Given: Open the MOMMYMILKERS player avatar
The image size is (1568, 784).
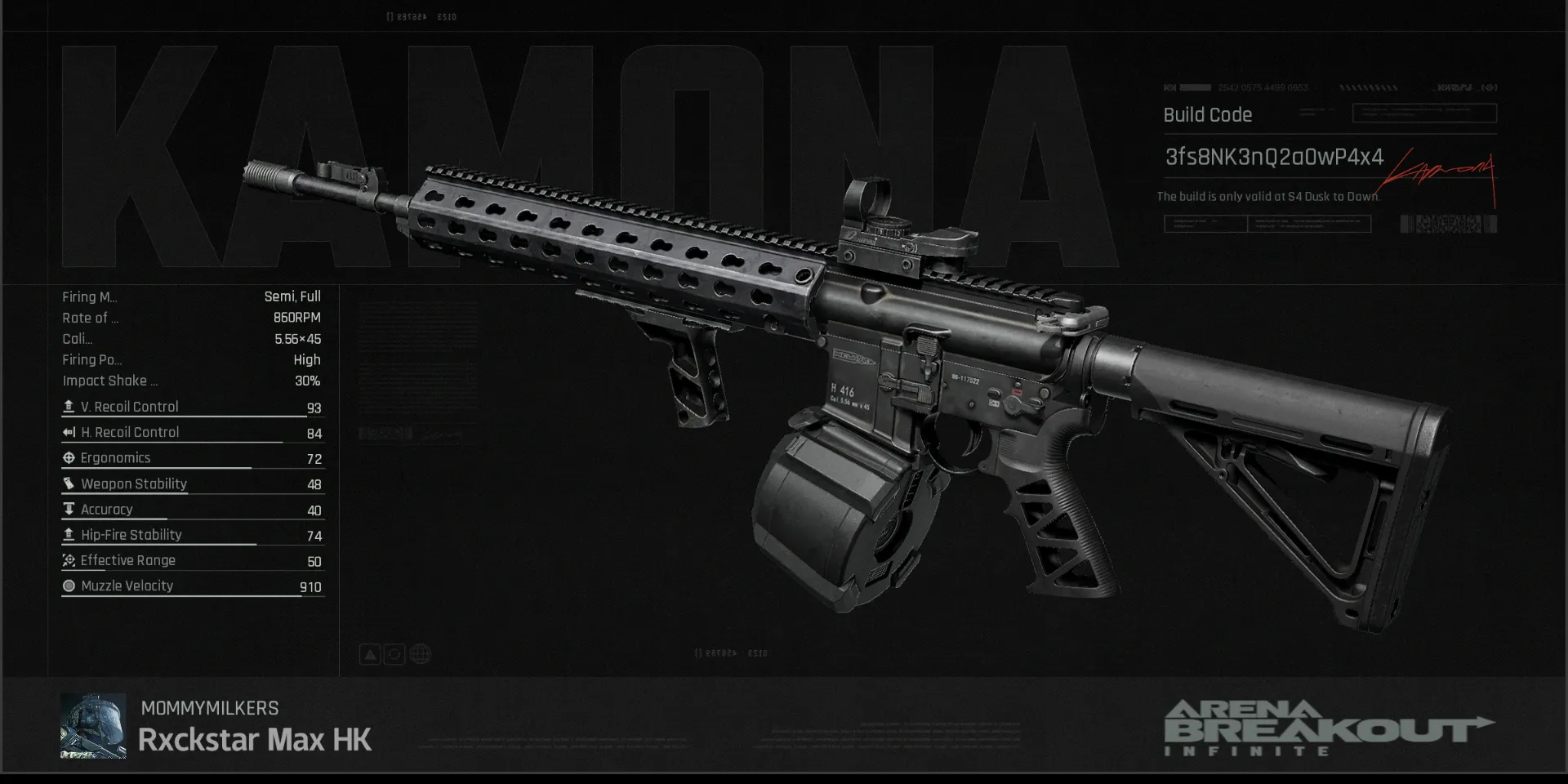Looking at the screenshot, I should click(93, 726).
